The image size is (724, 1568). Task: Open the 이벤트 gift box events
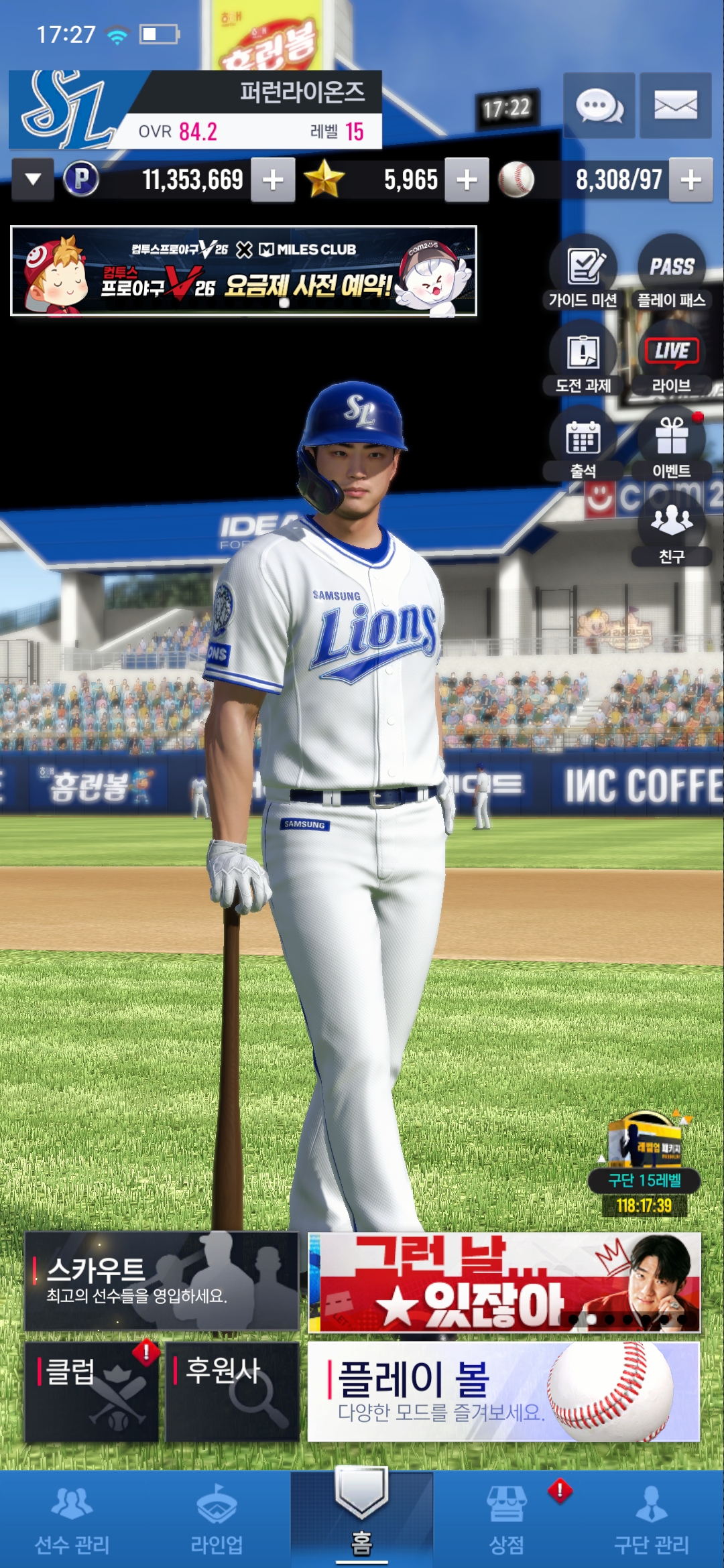[x=671, y=445]
